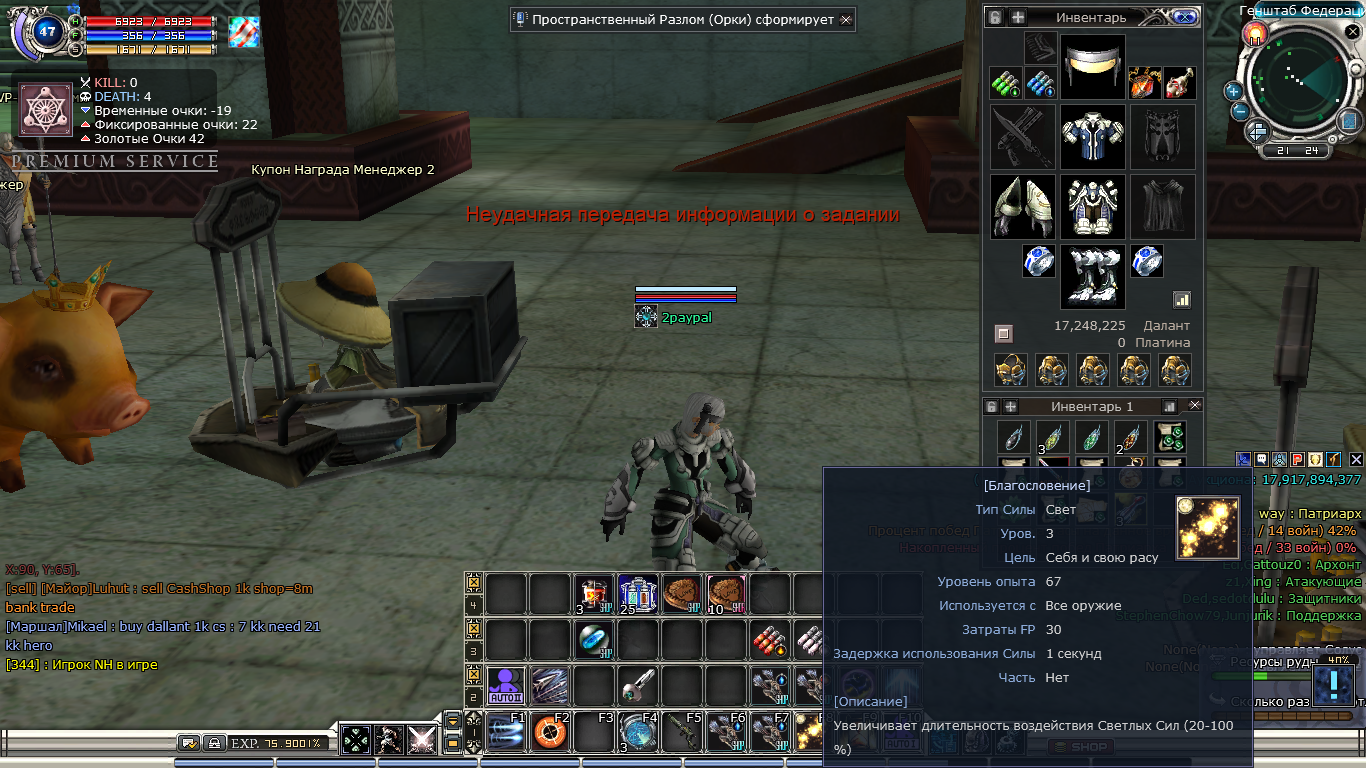
Task: Select the F5 rifle hotbar slot
Action: 681,733
